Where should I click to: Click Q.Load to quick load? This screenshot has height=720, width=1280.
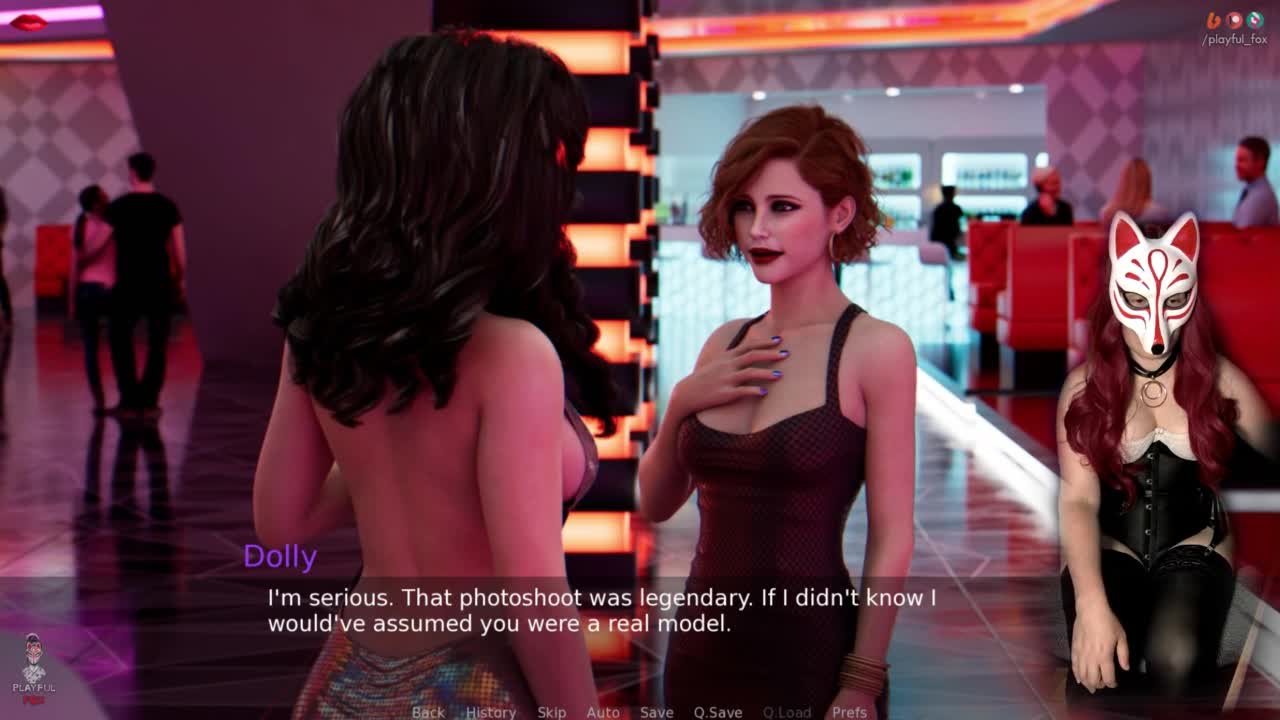[x=787, y=712]
